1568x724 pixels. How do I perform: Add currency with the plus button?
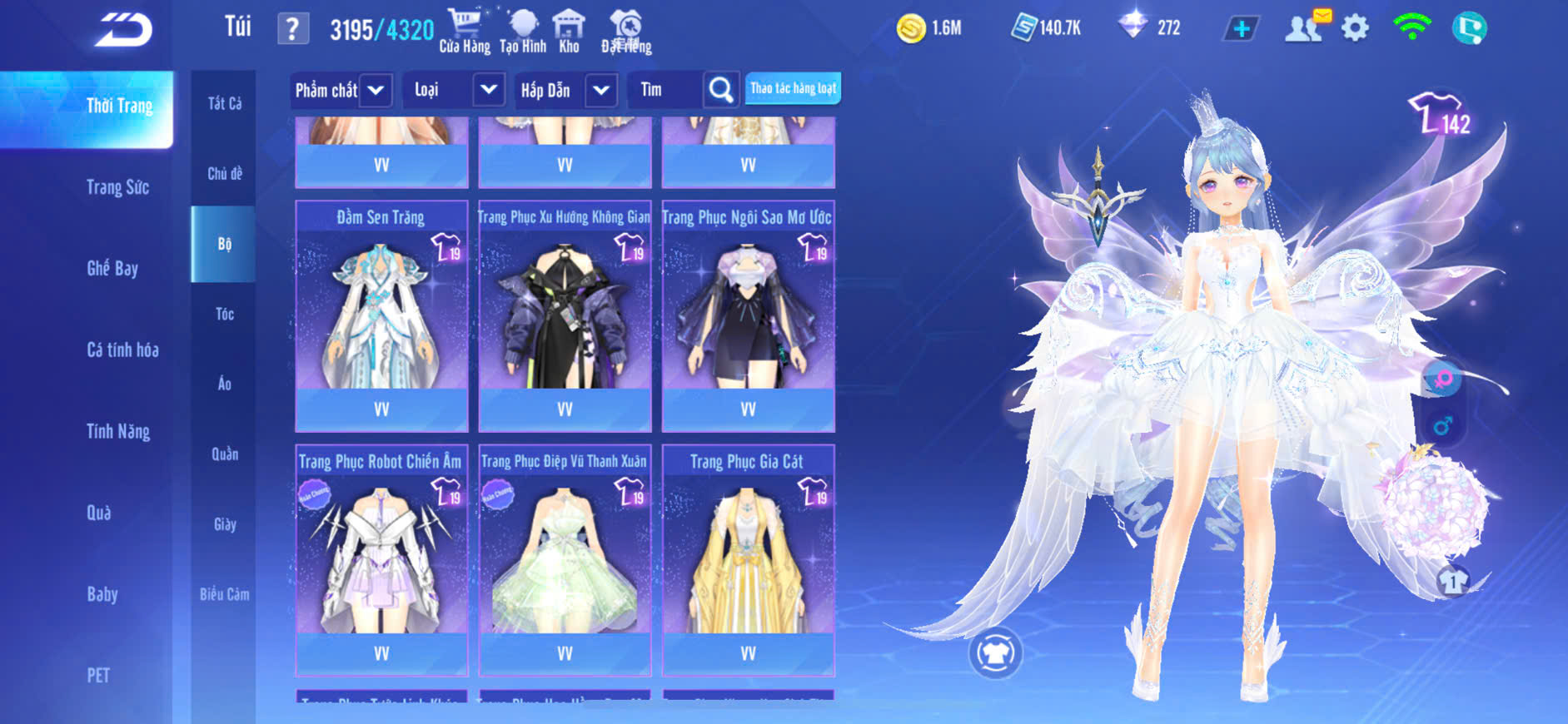pos(1241,29)
